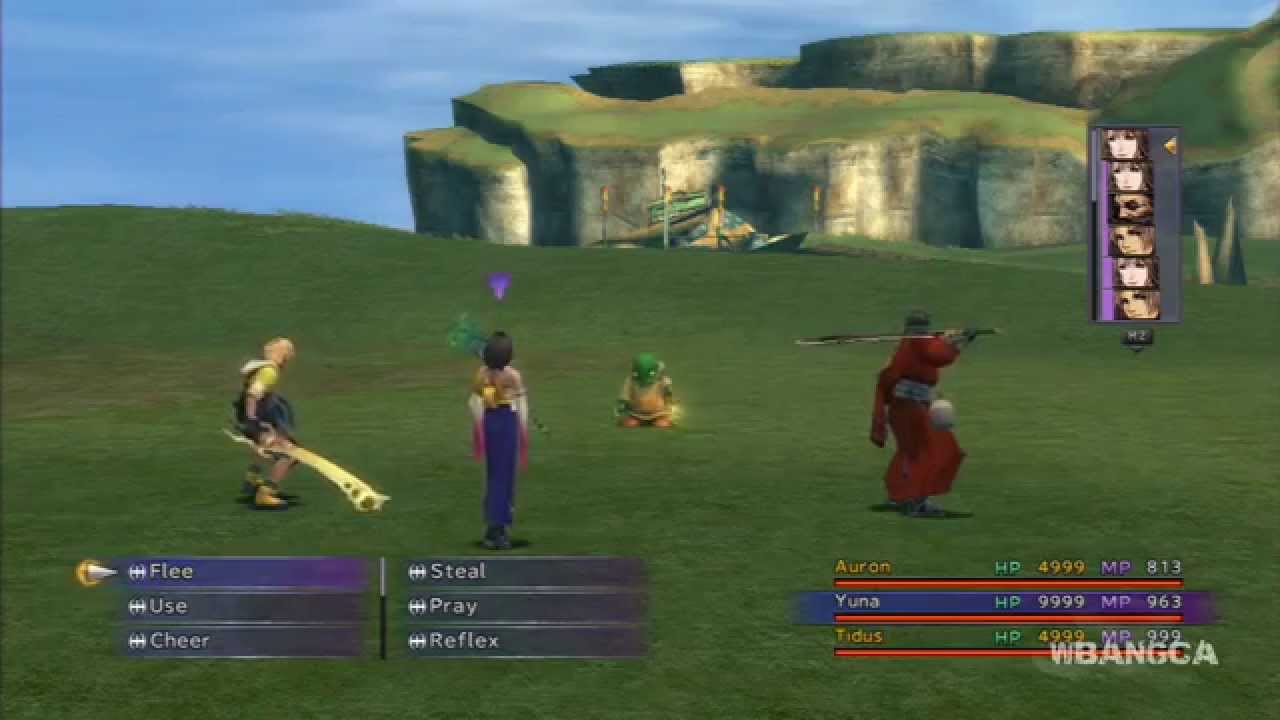Select the Pray command

[x=520, y=606]
